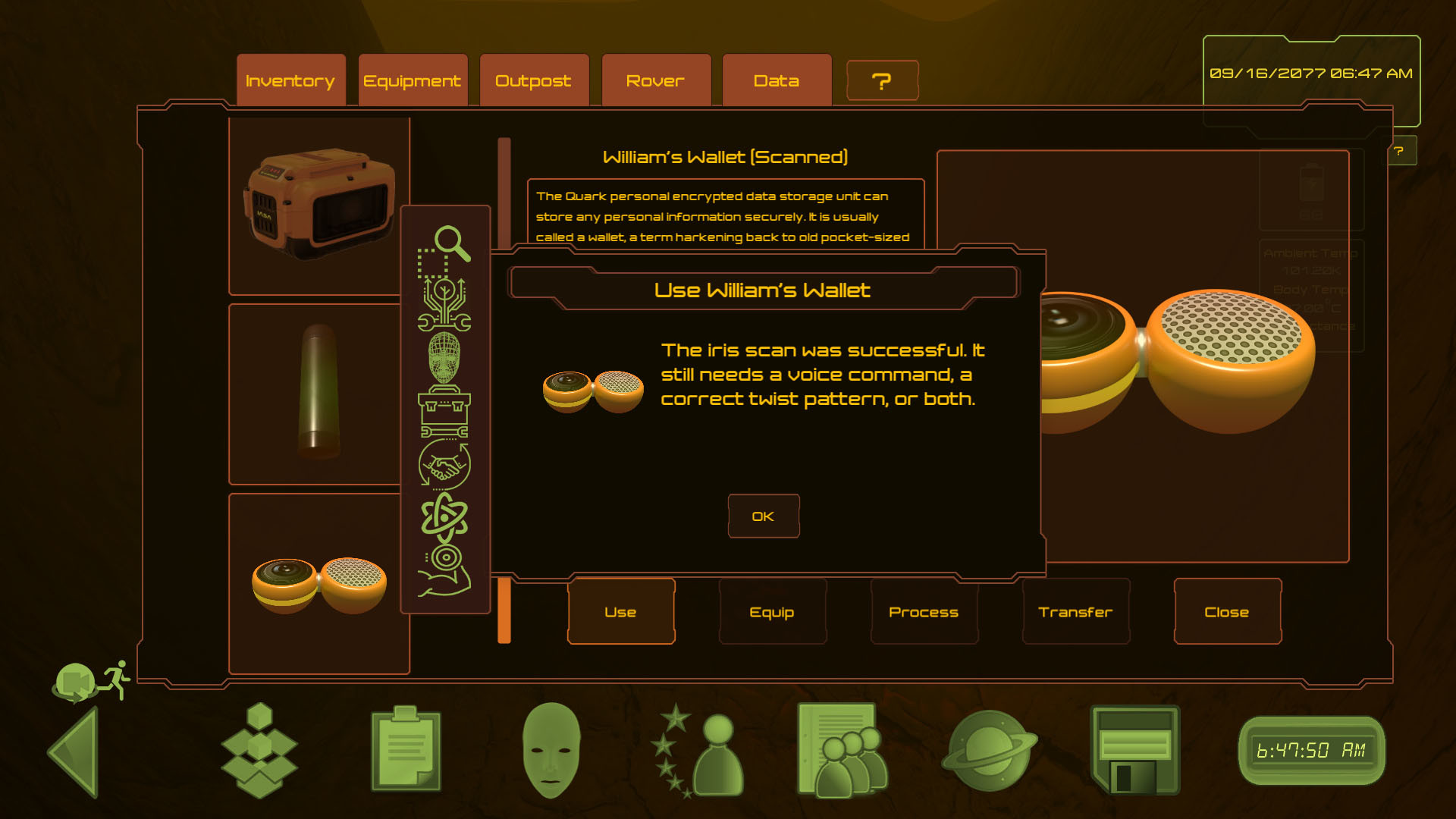The image size is (1456, 819).
Task: Switch to the Inventory tab
Action: pos(290,80)
